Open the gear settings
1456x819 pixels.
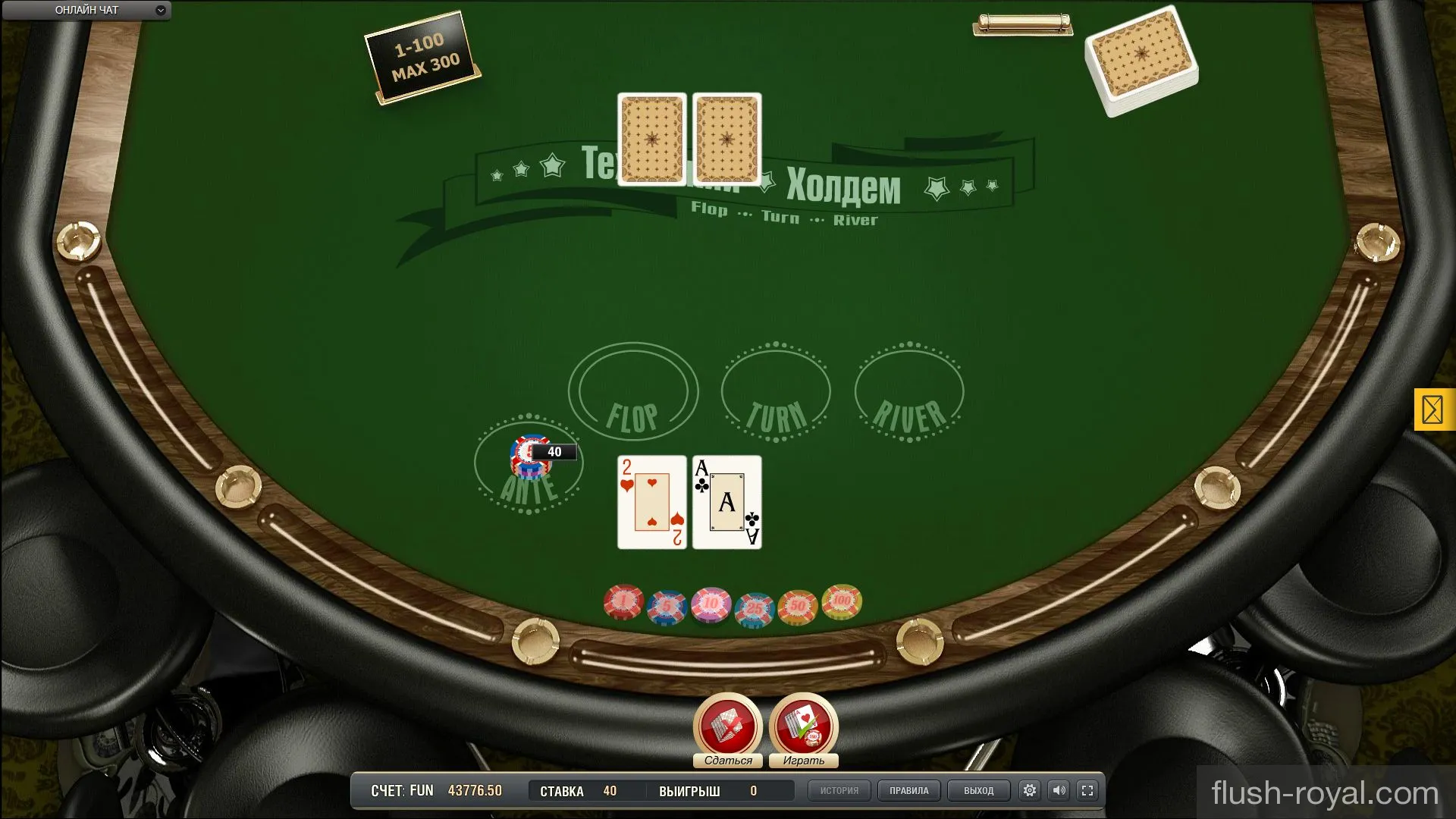click(x=1030, y=790)
